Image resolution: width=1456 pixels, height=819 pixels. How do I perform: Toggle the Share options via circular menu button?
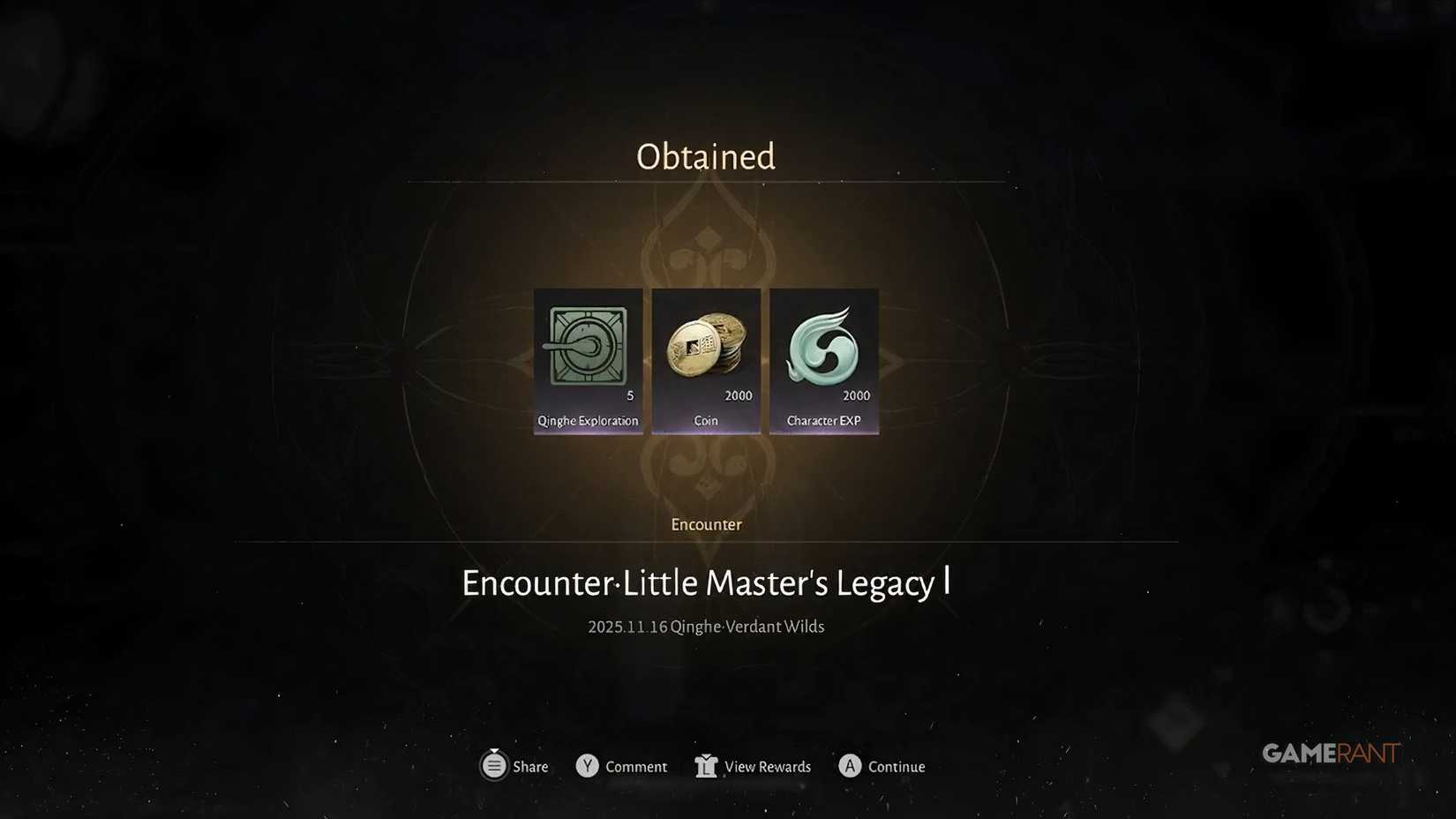point(495,766)
